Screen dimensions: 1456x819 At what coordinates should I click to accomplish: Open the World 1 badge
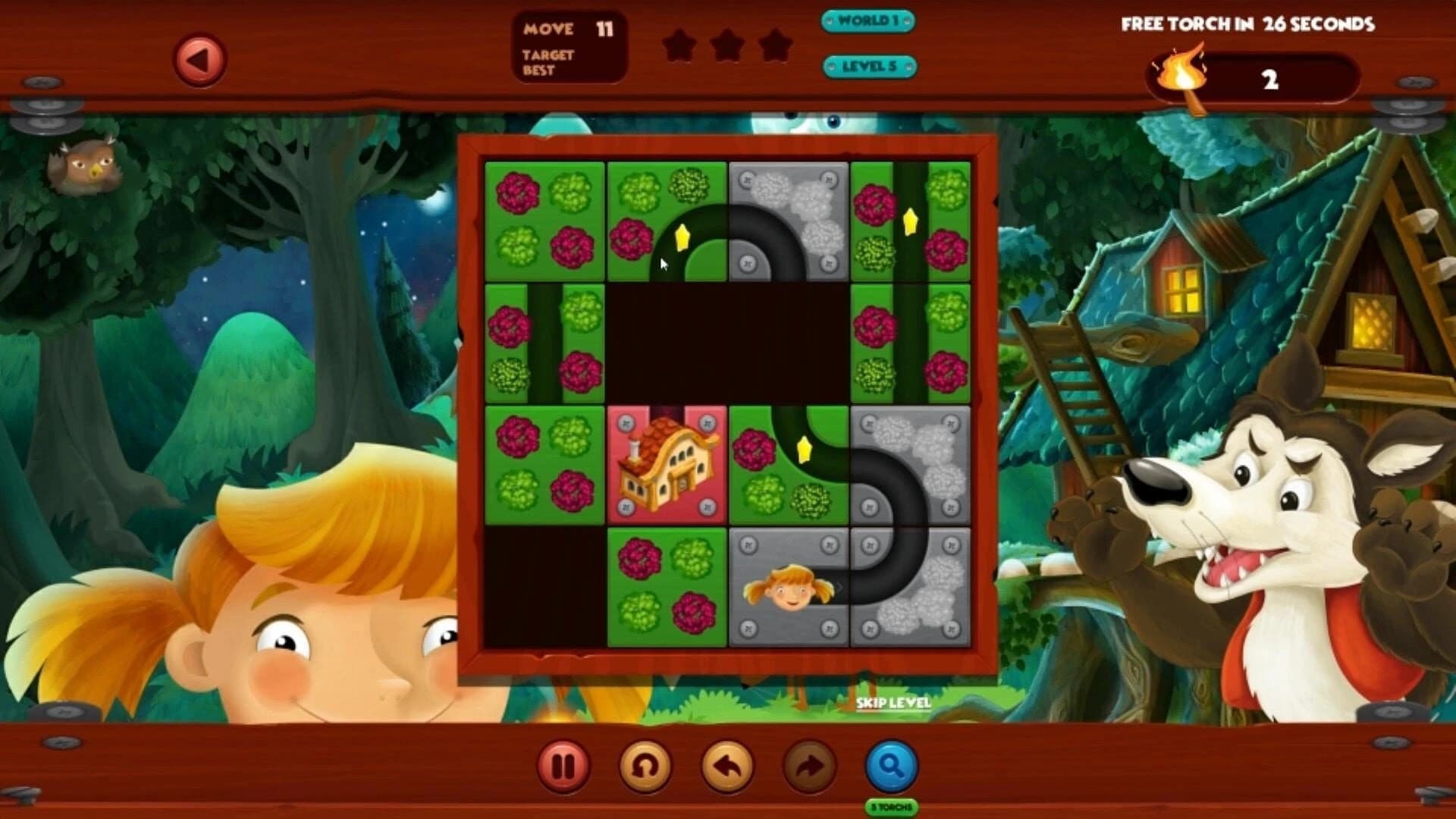[x=868, y=21]
